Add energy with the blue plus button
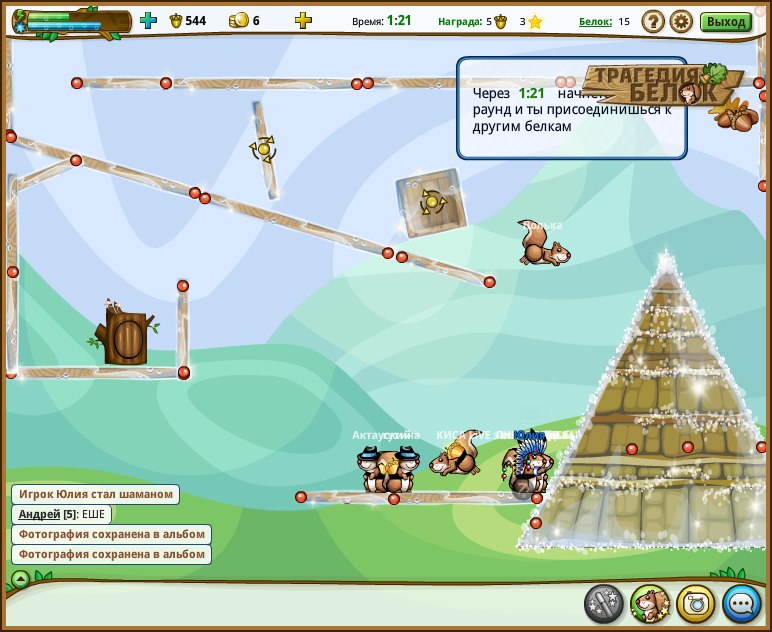Screen dimensions: 772x632 [x=148, y=20]
